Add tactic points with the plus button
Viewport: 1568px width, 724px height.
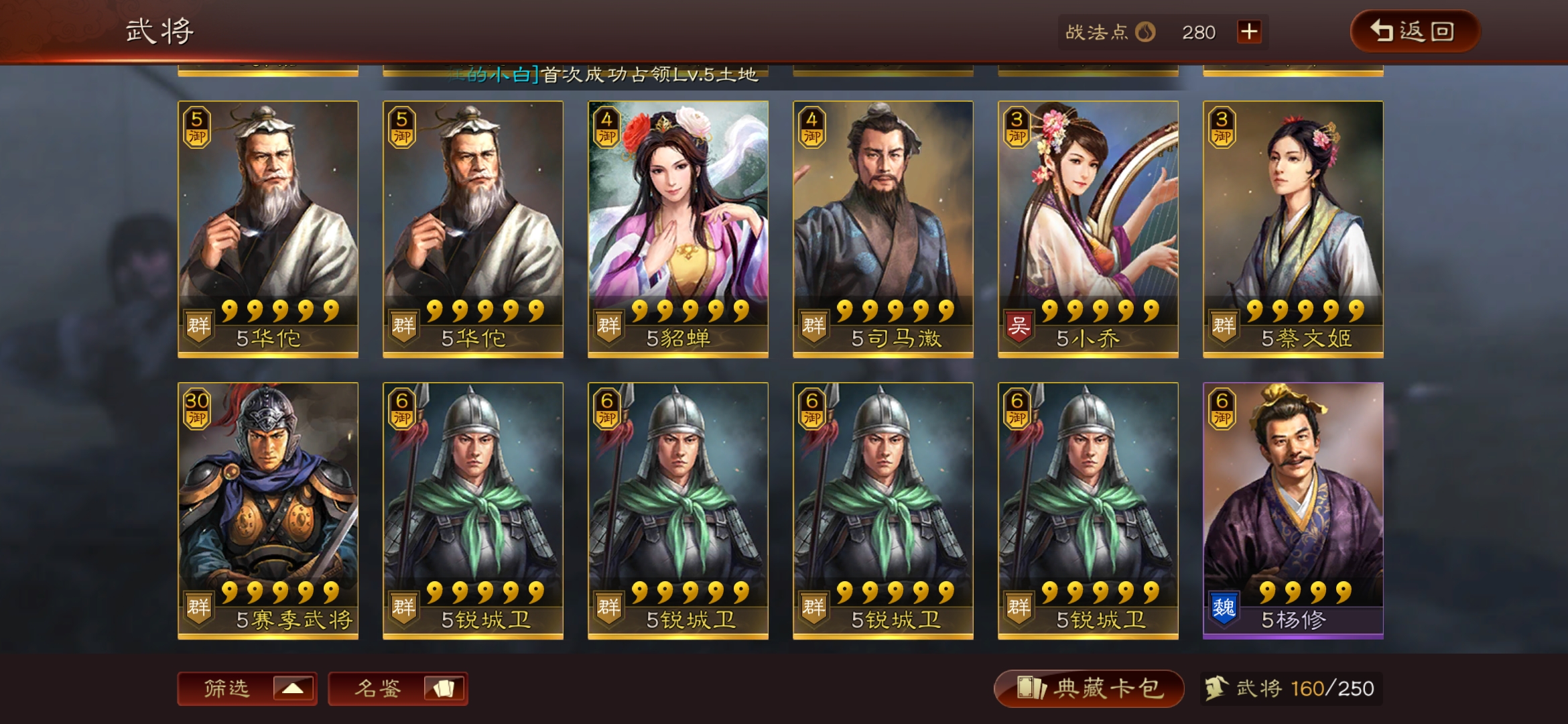(1249, 32)
